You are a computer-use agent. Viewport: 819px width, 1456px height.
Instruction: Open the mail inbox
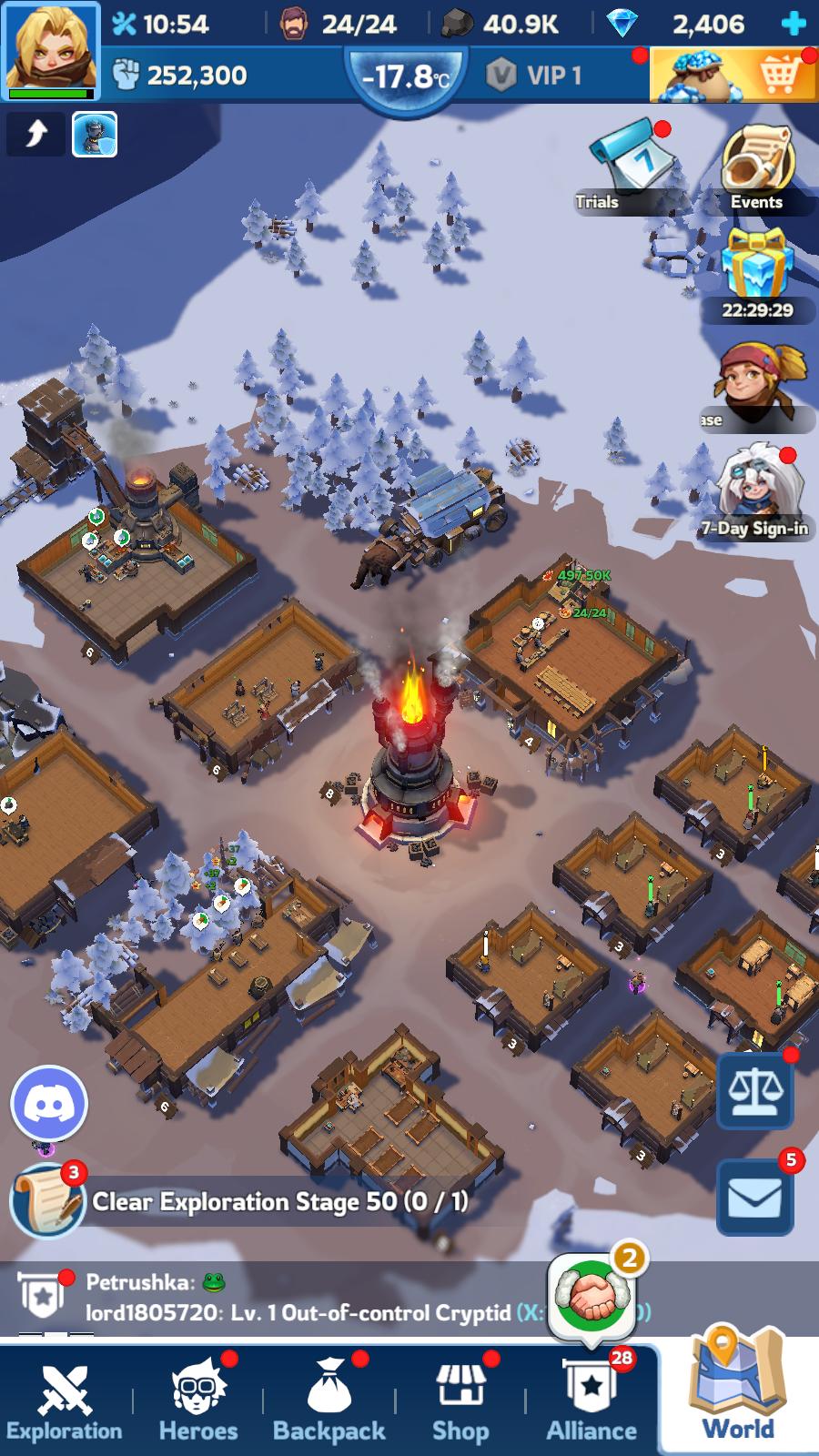click(x=754, y=1197)
